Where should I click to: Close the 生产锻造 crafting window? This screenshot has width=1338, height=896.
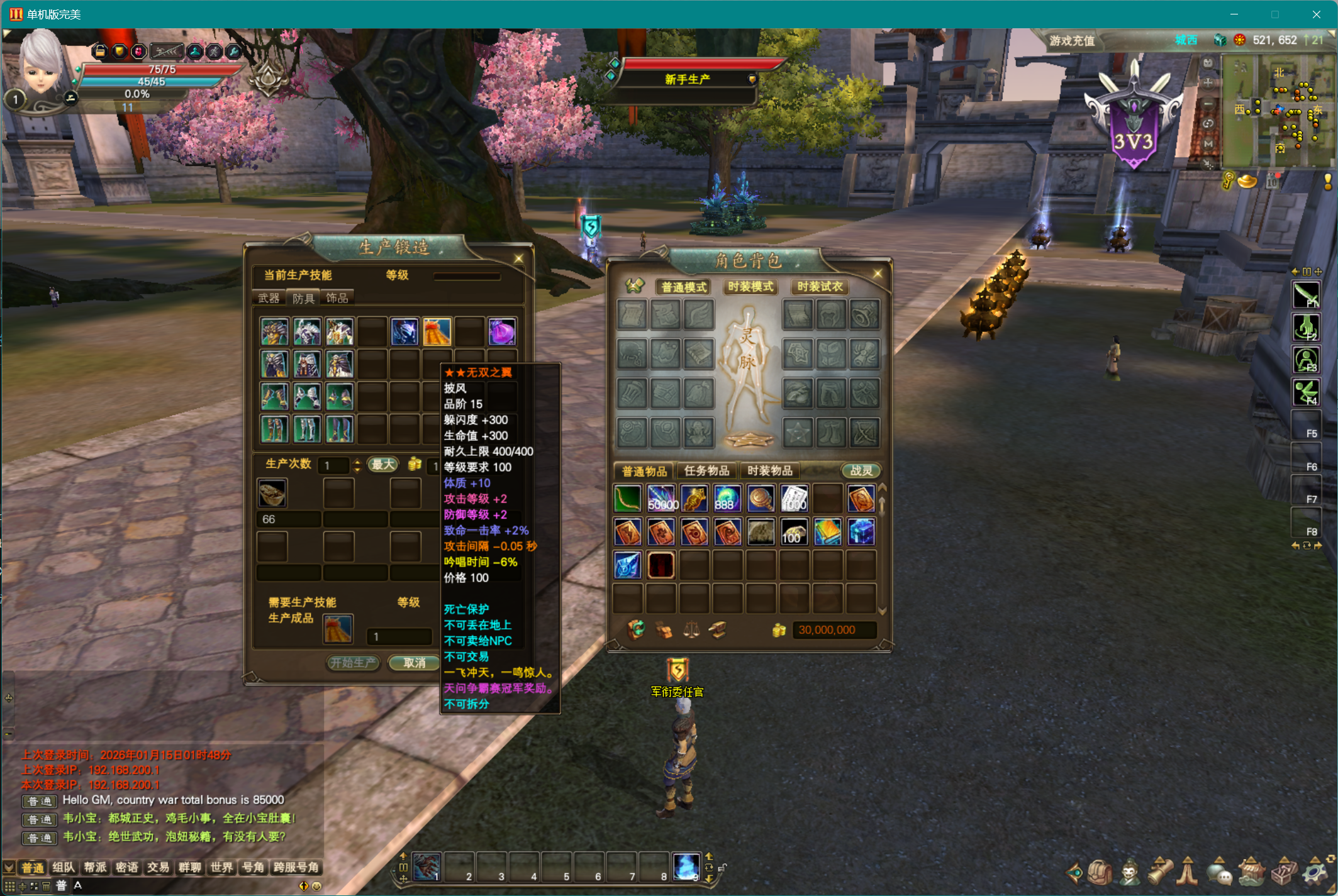click(x=518, y=258)
